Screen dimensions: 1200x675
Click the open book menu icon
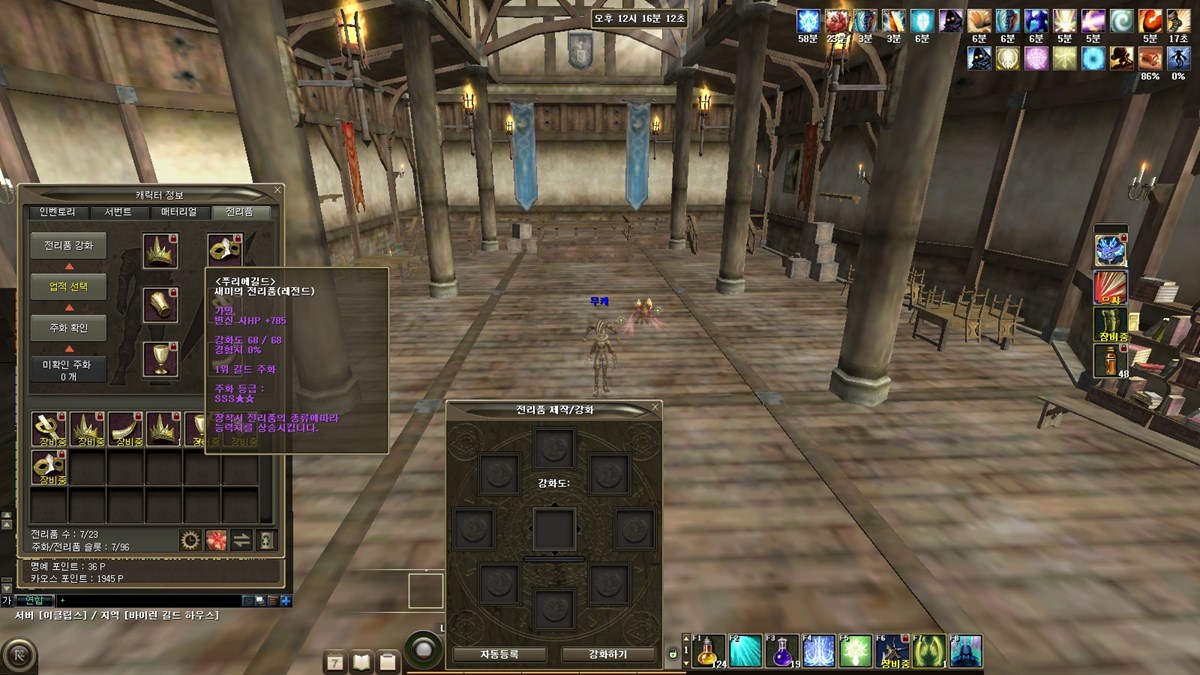(361, 661)
